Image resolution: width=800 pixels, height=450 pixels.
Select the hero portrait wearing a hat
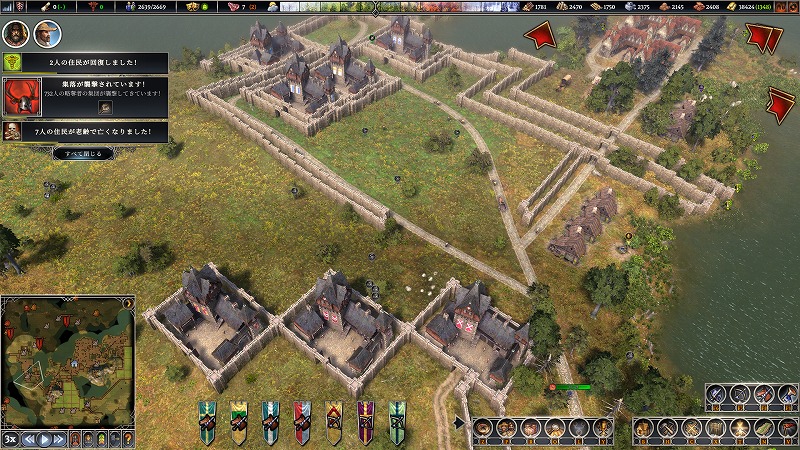click(x=45, y=34)
